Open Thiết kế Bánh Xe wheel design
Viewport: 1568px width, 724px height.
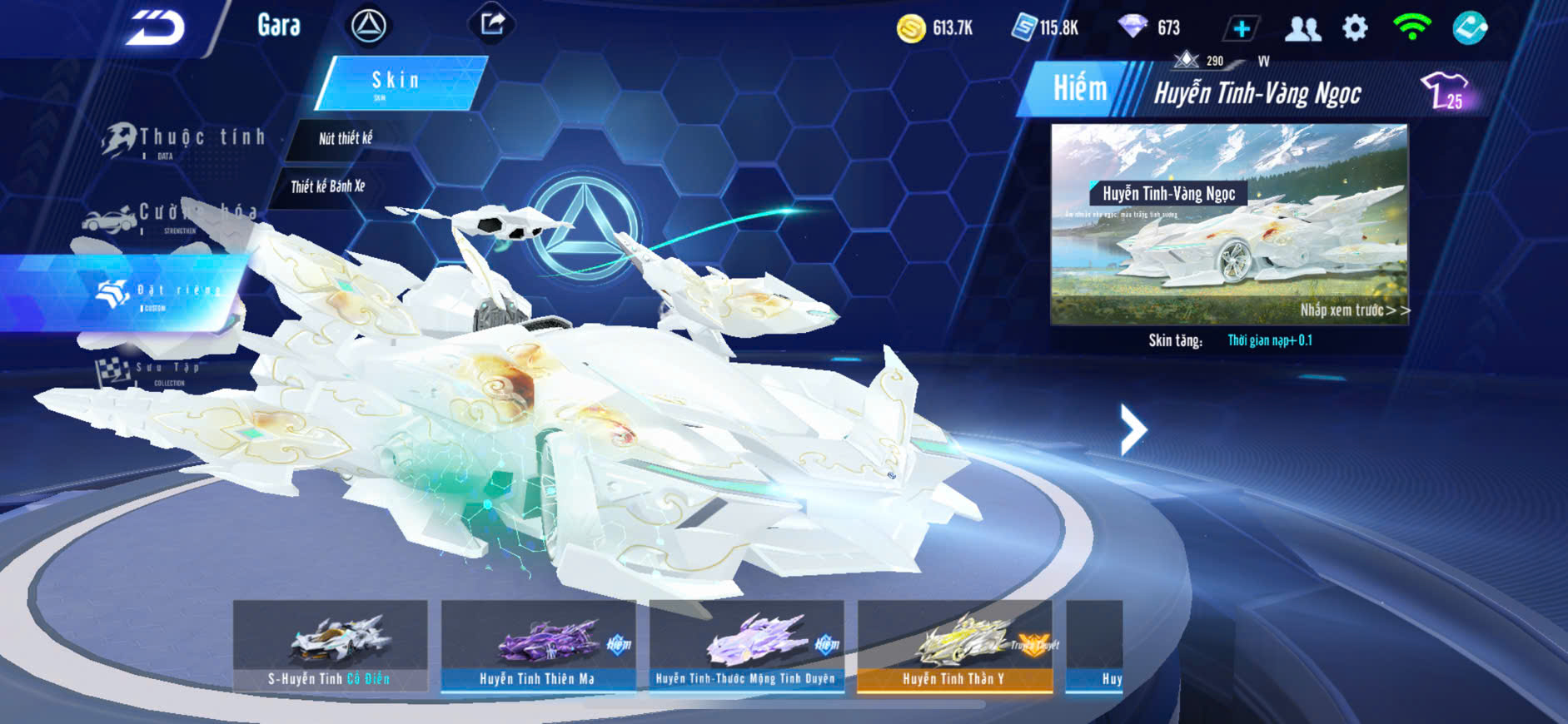(328, 186)
